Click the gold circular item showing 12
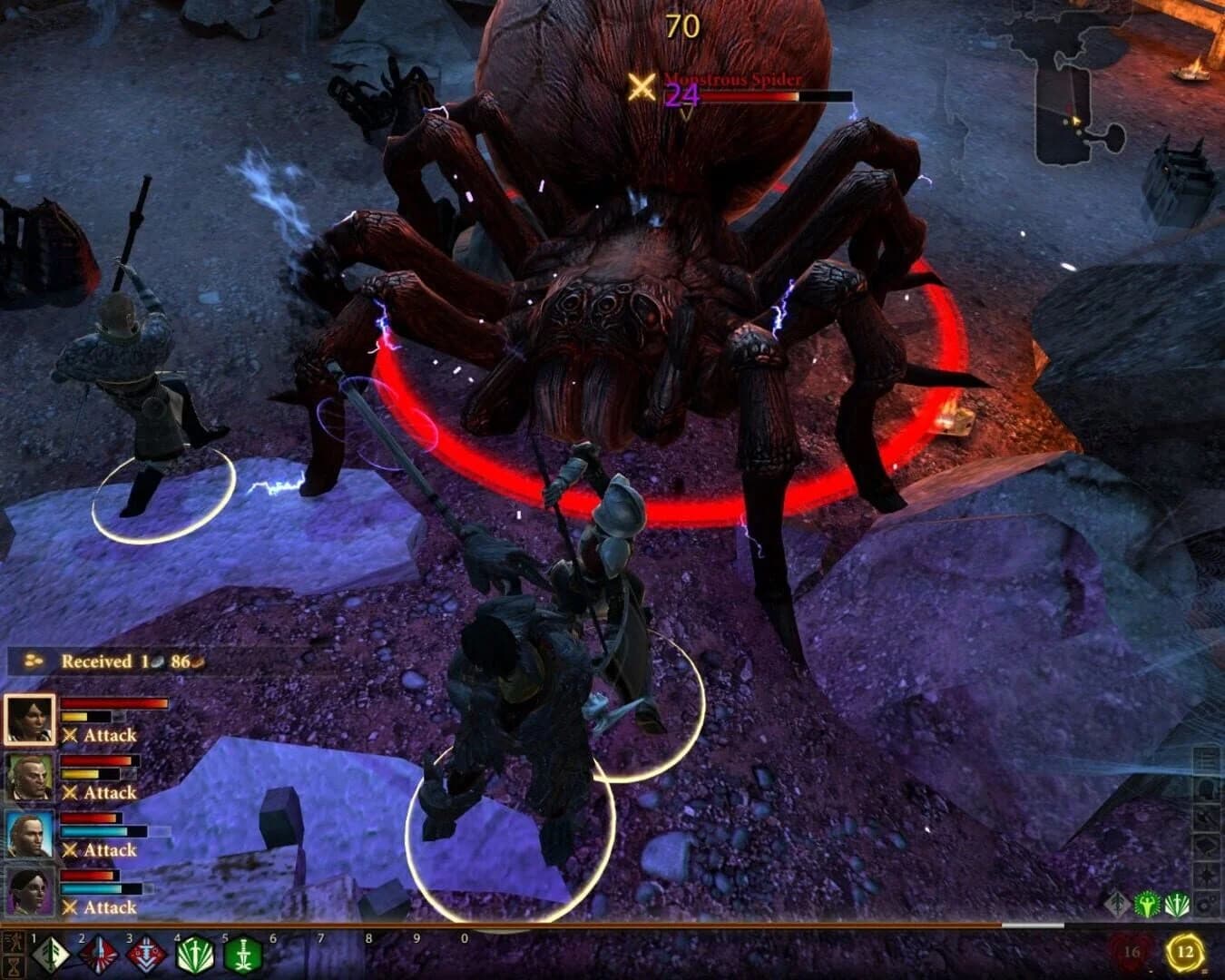This screenshot has width=1225, height=980. pos(1184,951)
